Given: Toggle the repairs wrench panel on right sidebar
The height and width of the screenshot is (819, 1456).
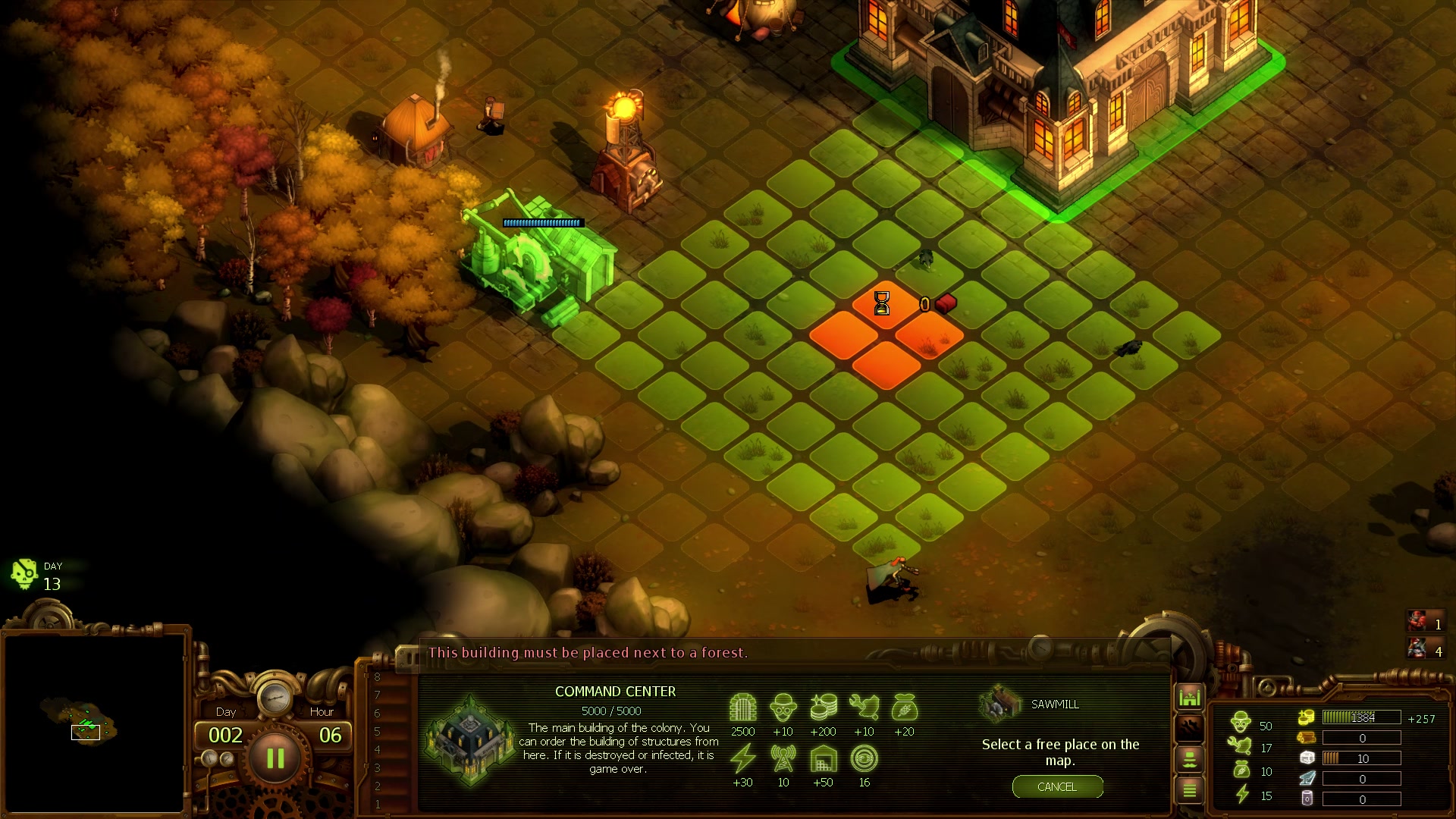Looking at the screenshot, I should [x=1189, y=727].
